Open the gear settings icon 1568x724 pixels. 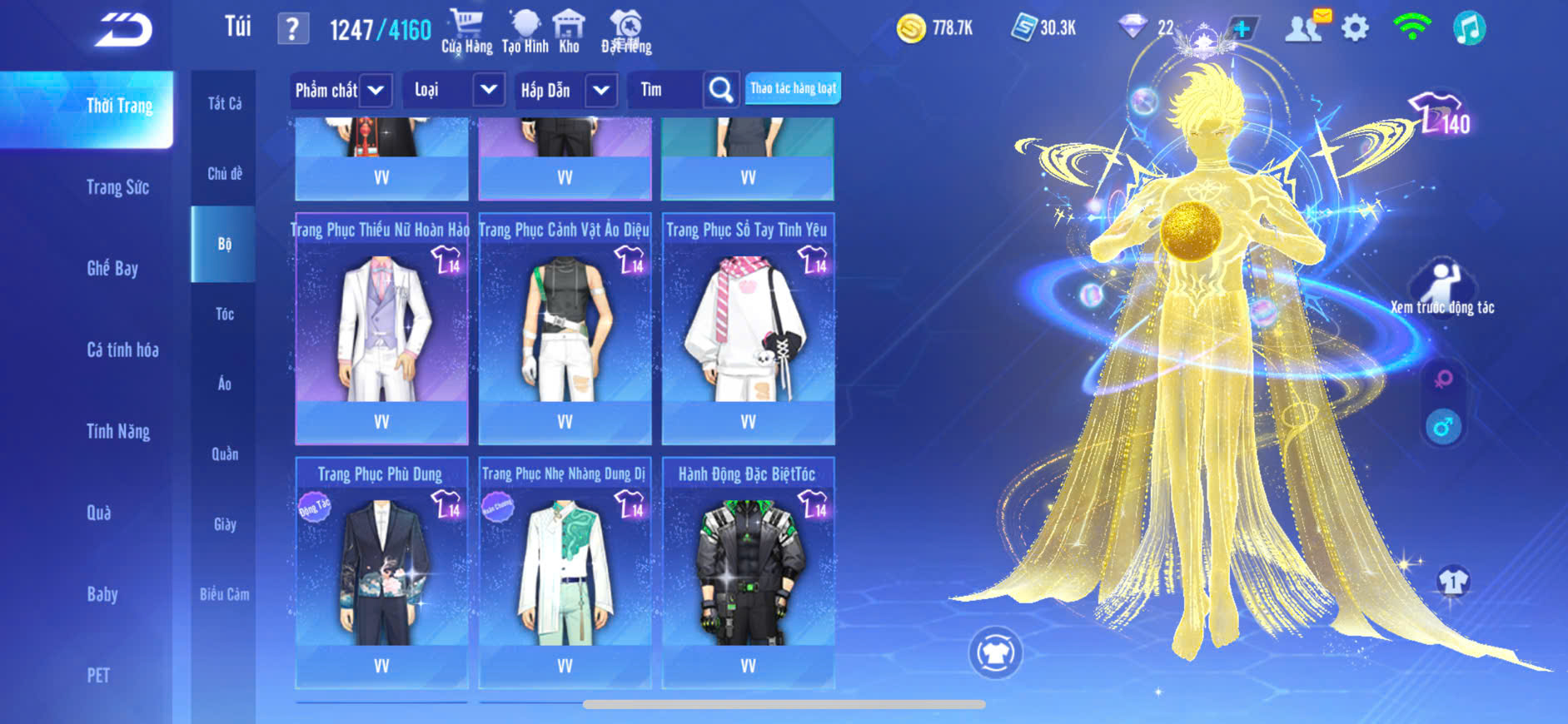(1355, 28)
